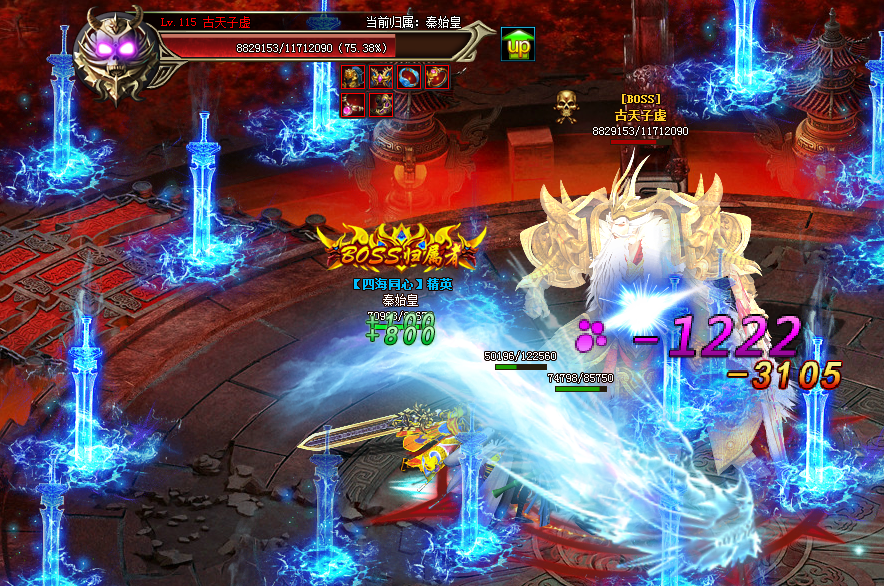The width and height of the screenshot is (884, 586).
Task: View the winged amulet with purple gem
Action: [380, 77]
